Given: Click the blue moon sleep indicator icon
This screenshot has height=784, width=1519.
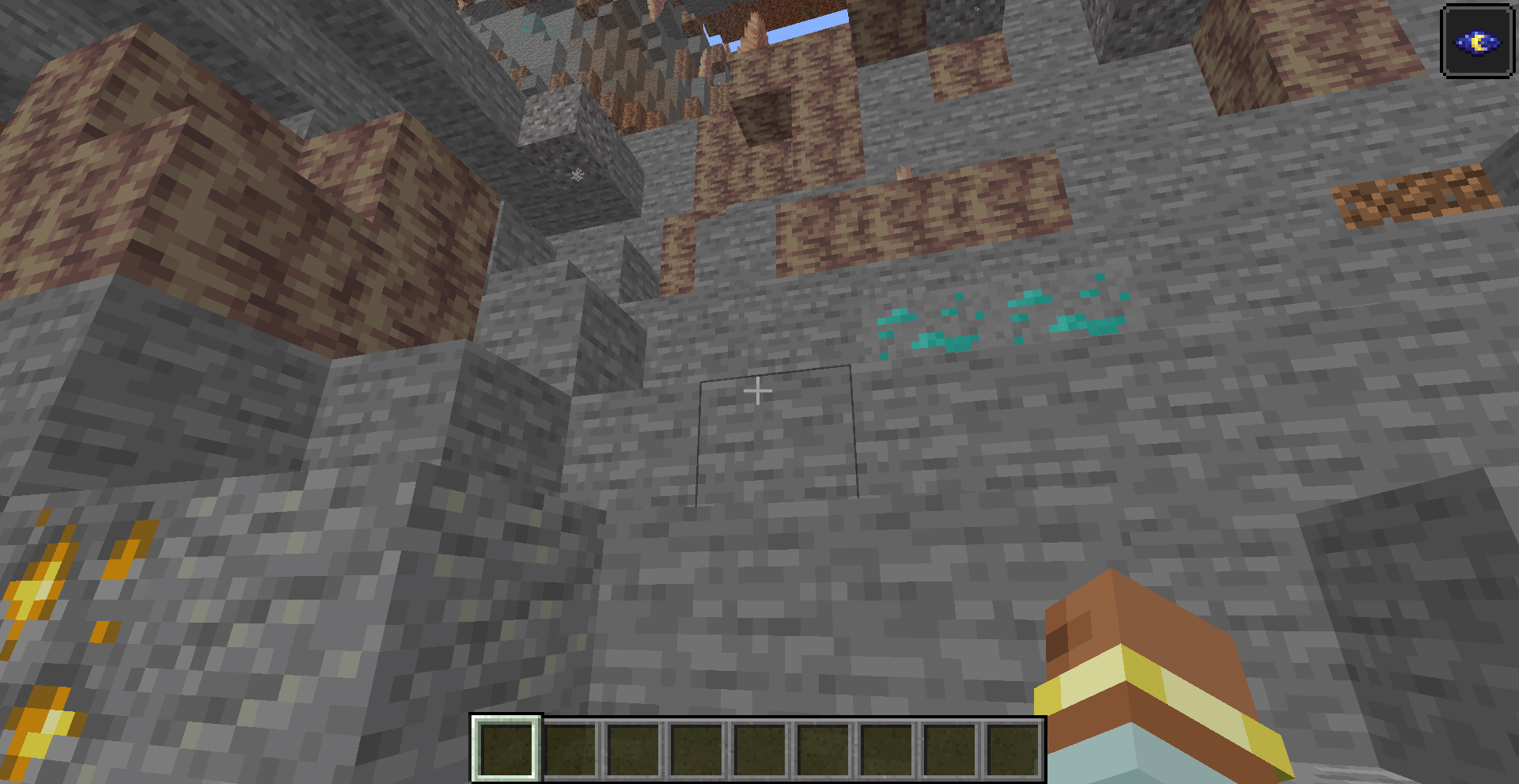Looking at the screenshot, I should pyautogui.click(x=1479, y=43).
